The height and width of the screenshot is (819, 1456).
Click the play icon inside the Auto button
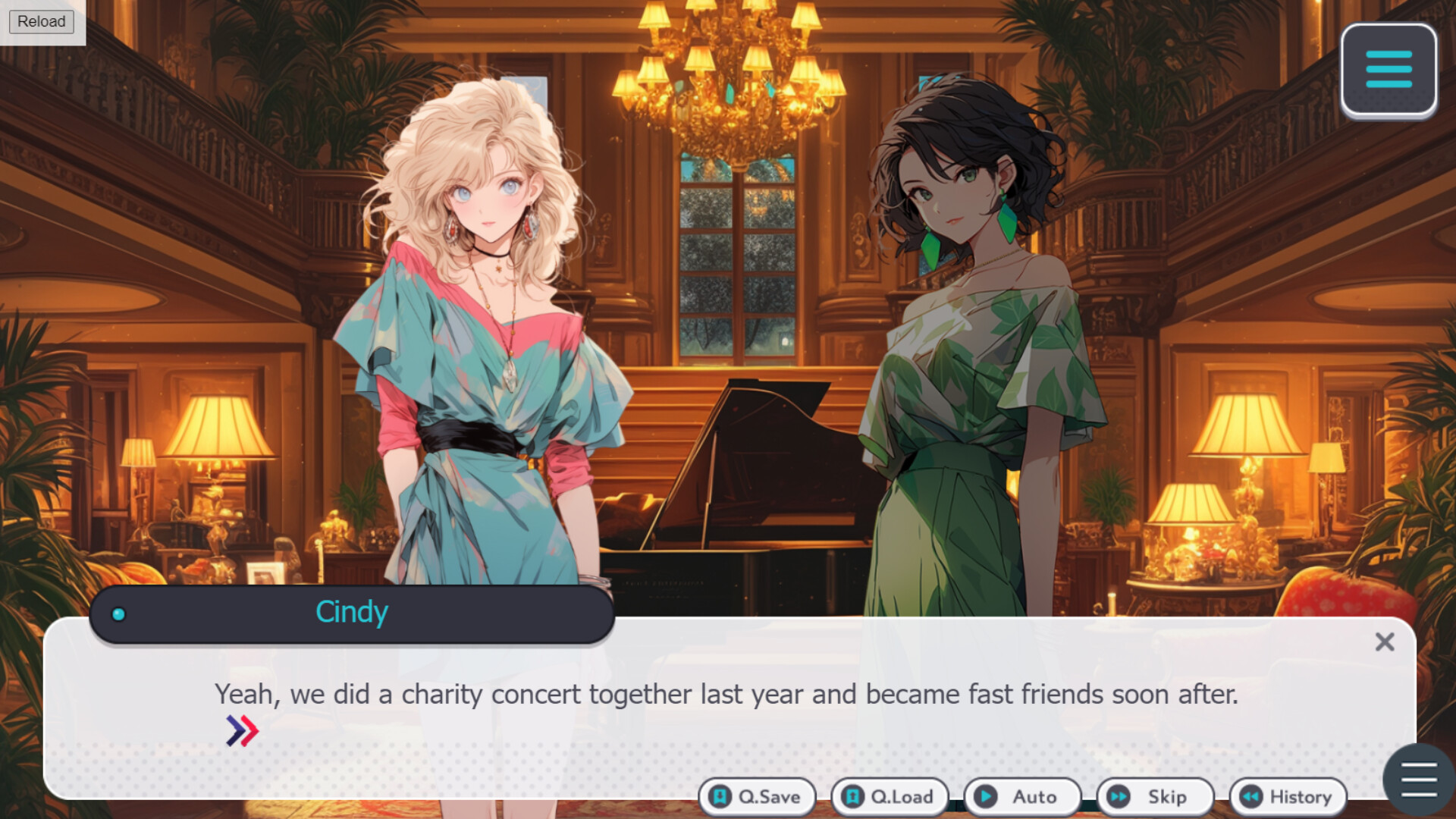tap(986, 797)
